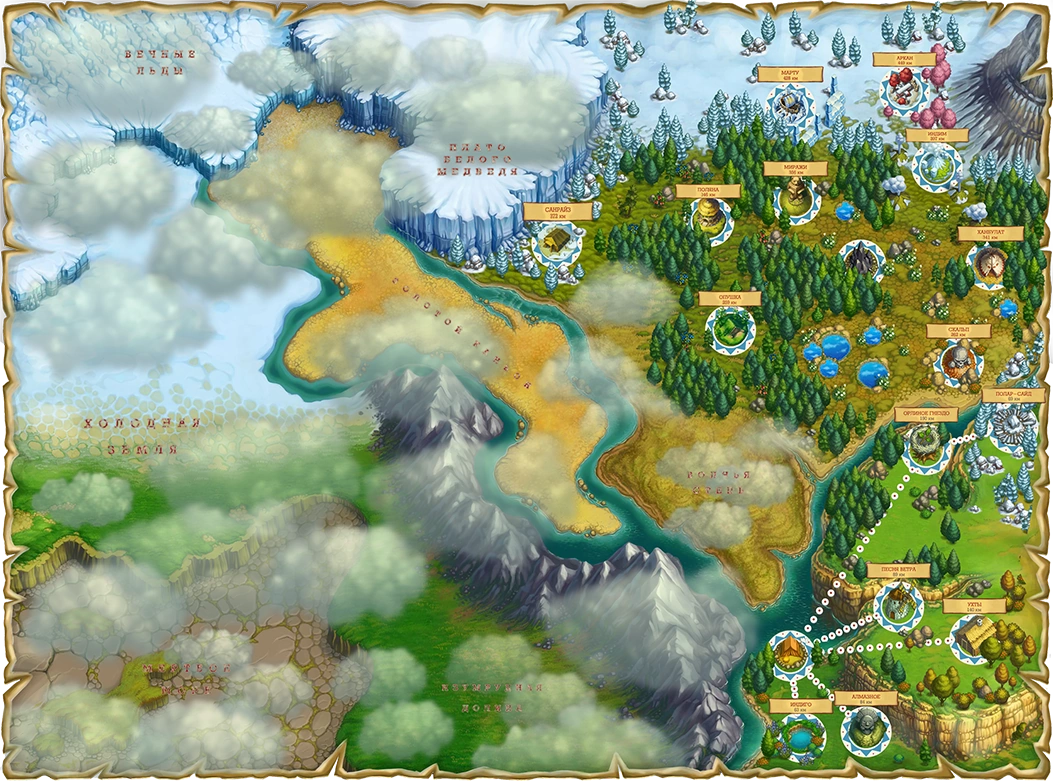The width and height of the screenshot is (1053, 781).
Task: Pick the Индим map marker
Action: click(936, 165)
